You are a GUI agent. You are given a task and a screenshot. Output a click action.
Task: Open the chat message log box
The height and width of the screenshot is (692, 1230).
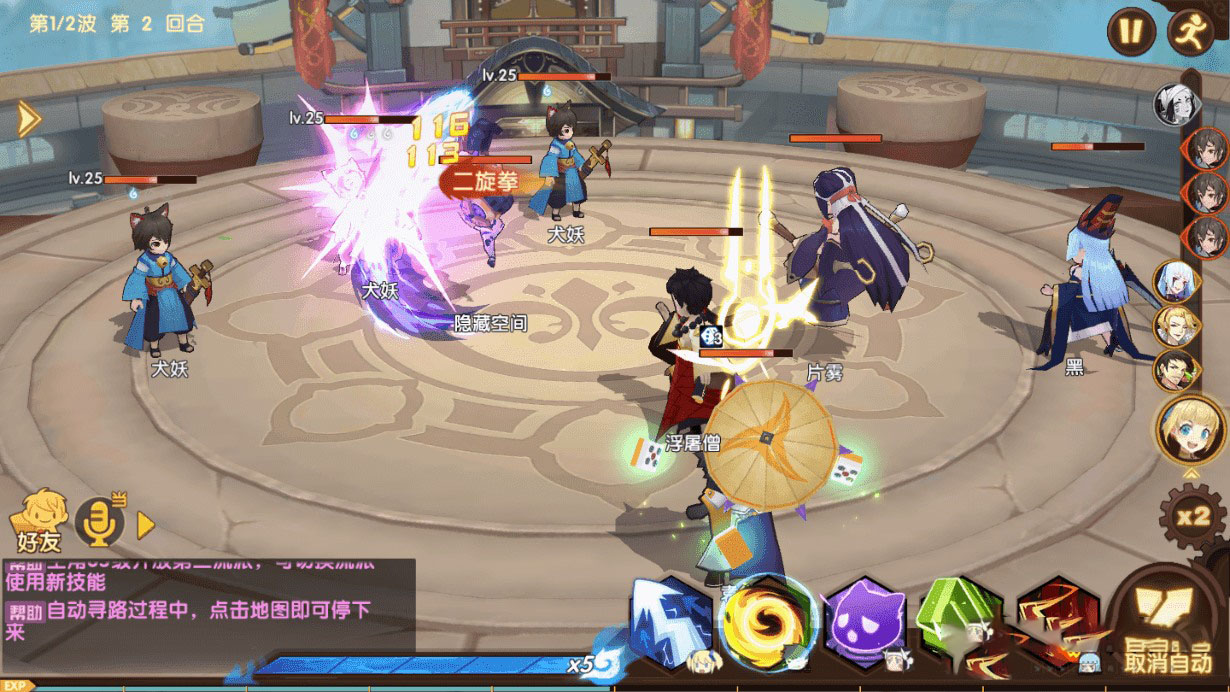208,600
